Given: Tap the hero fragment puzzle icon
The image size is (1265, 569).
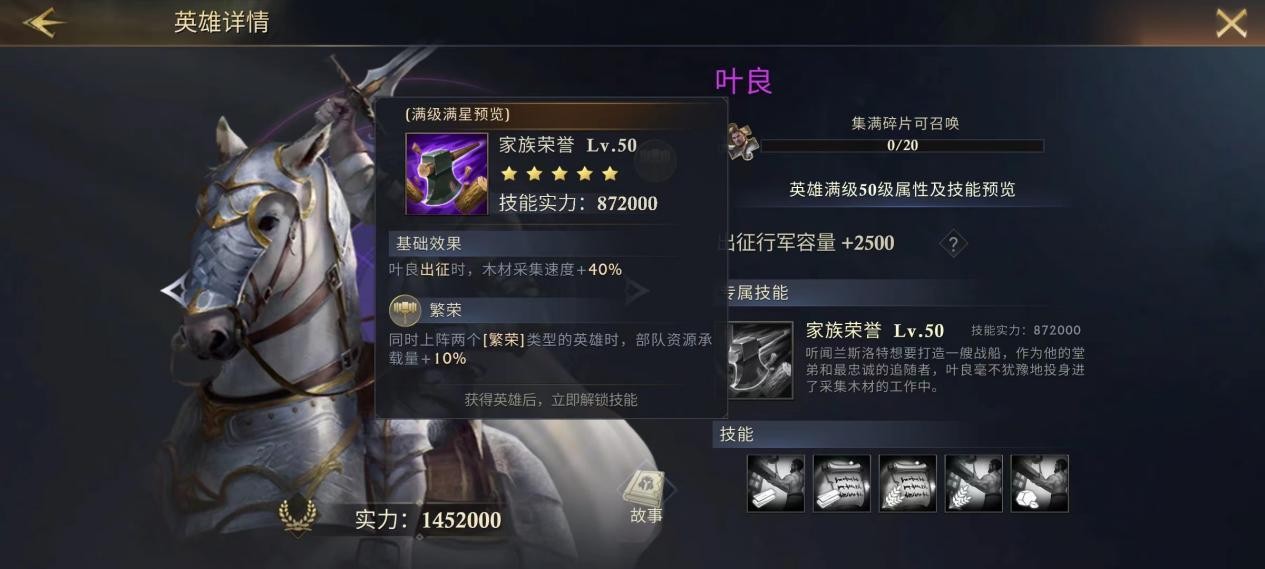Looking at the screenshot, I should tap(742, 142).
